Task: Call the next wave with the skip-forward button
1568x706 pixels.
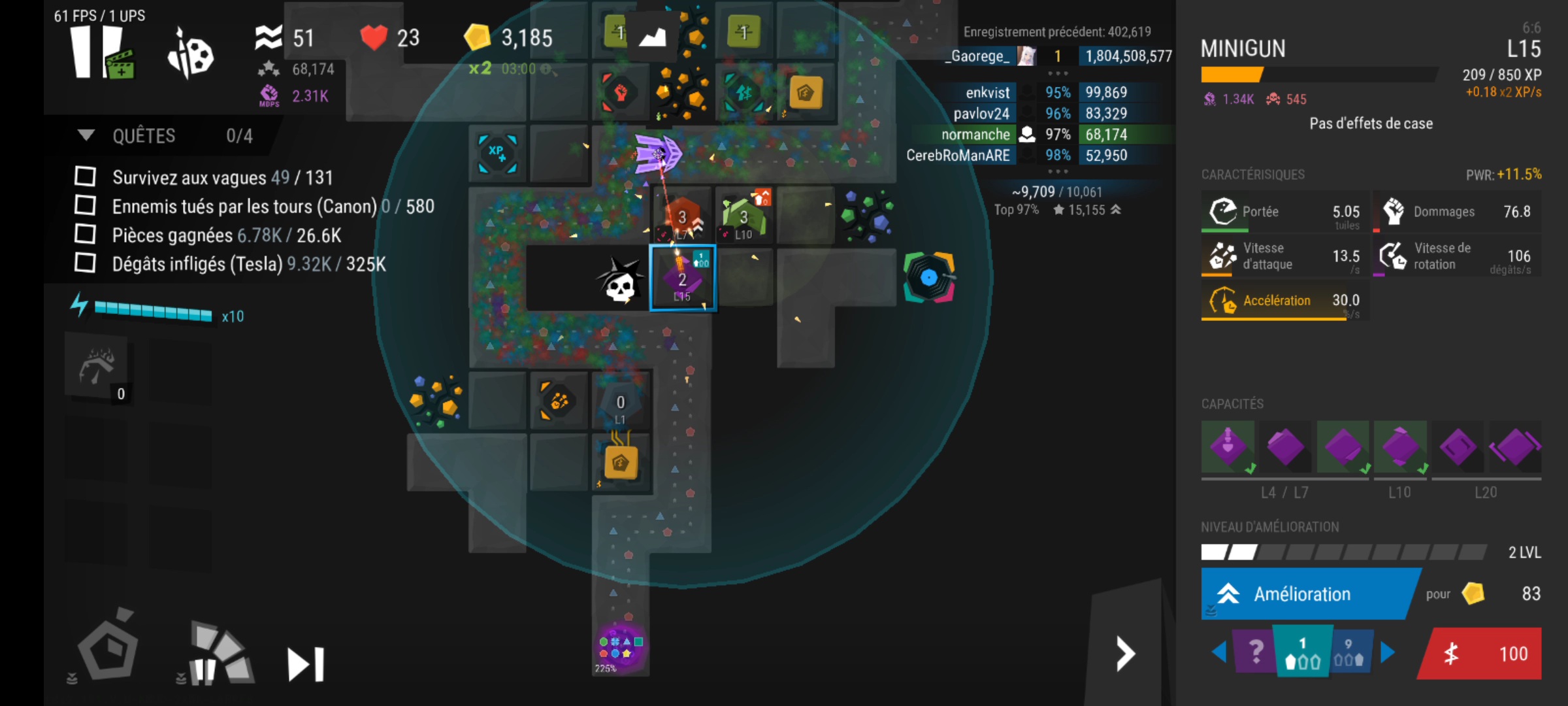Action: tap(306, 664)
